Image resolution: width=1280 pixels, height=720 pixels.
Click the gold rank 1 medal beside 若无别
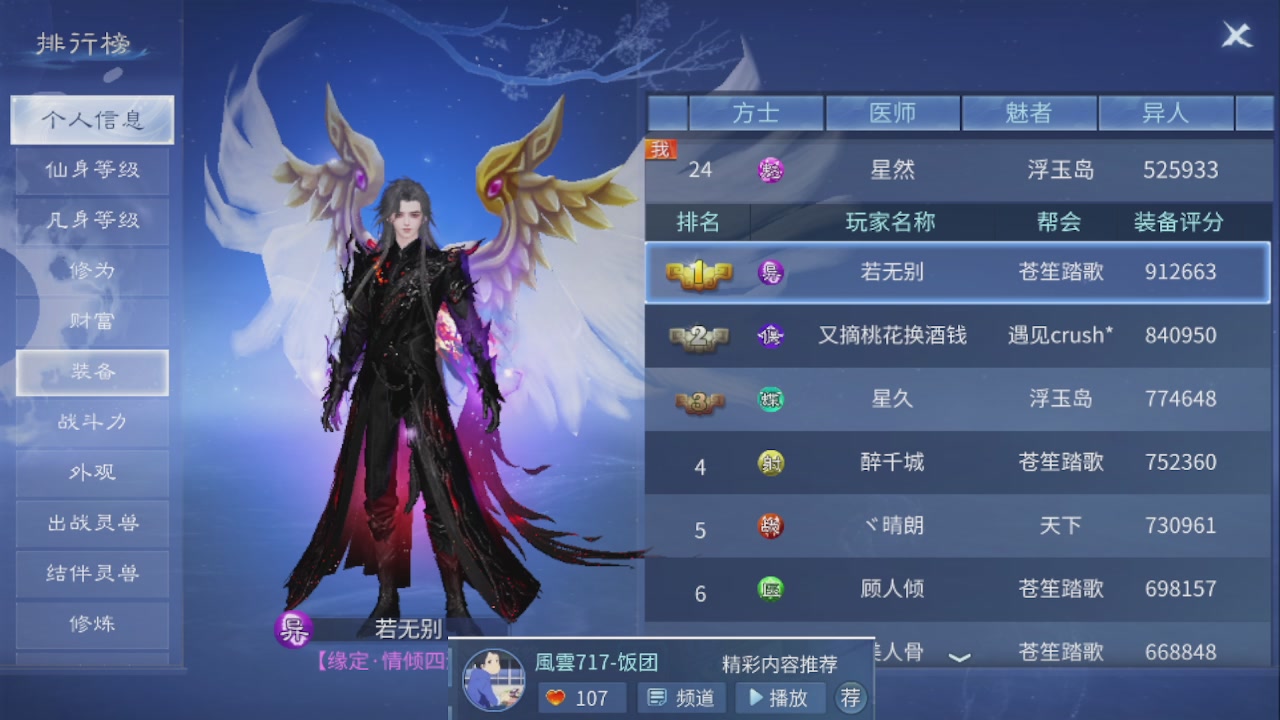(x=700, y=272)
